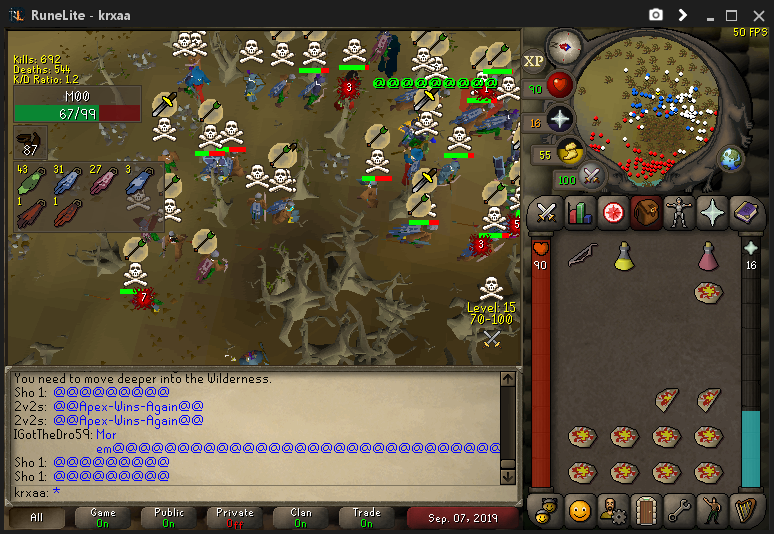The width and height of the screenshot is (774, 534).
Task: Take a screenshot with RuneLite camera button
Action: pyautogui.click(x=656, y=15)
